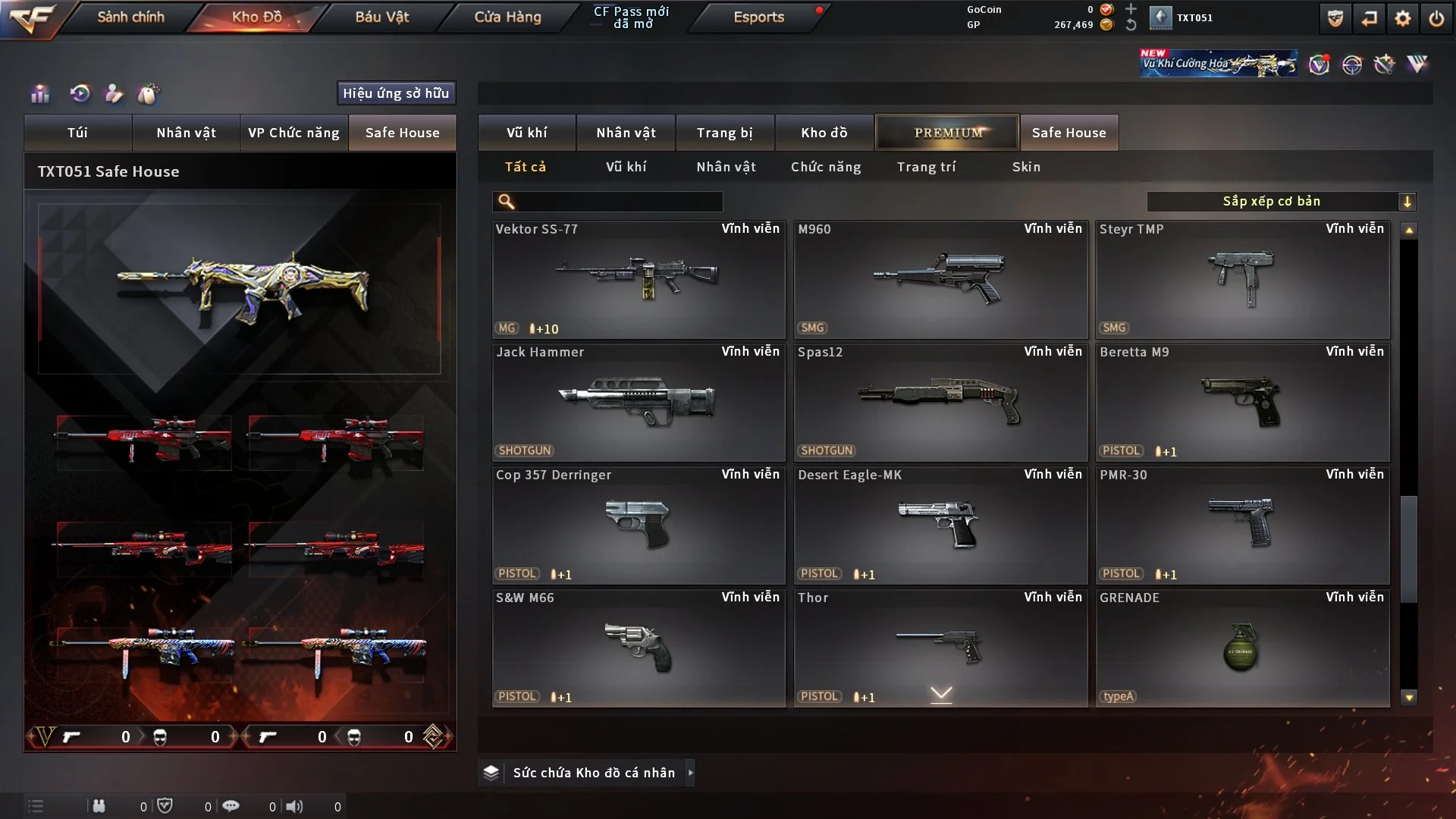Pick the Desert Eagle-MK pistol
The image size is (1456, 819).
point(940,525)
